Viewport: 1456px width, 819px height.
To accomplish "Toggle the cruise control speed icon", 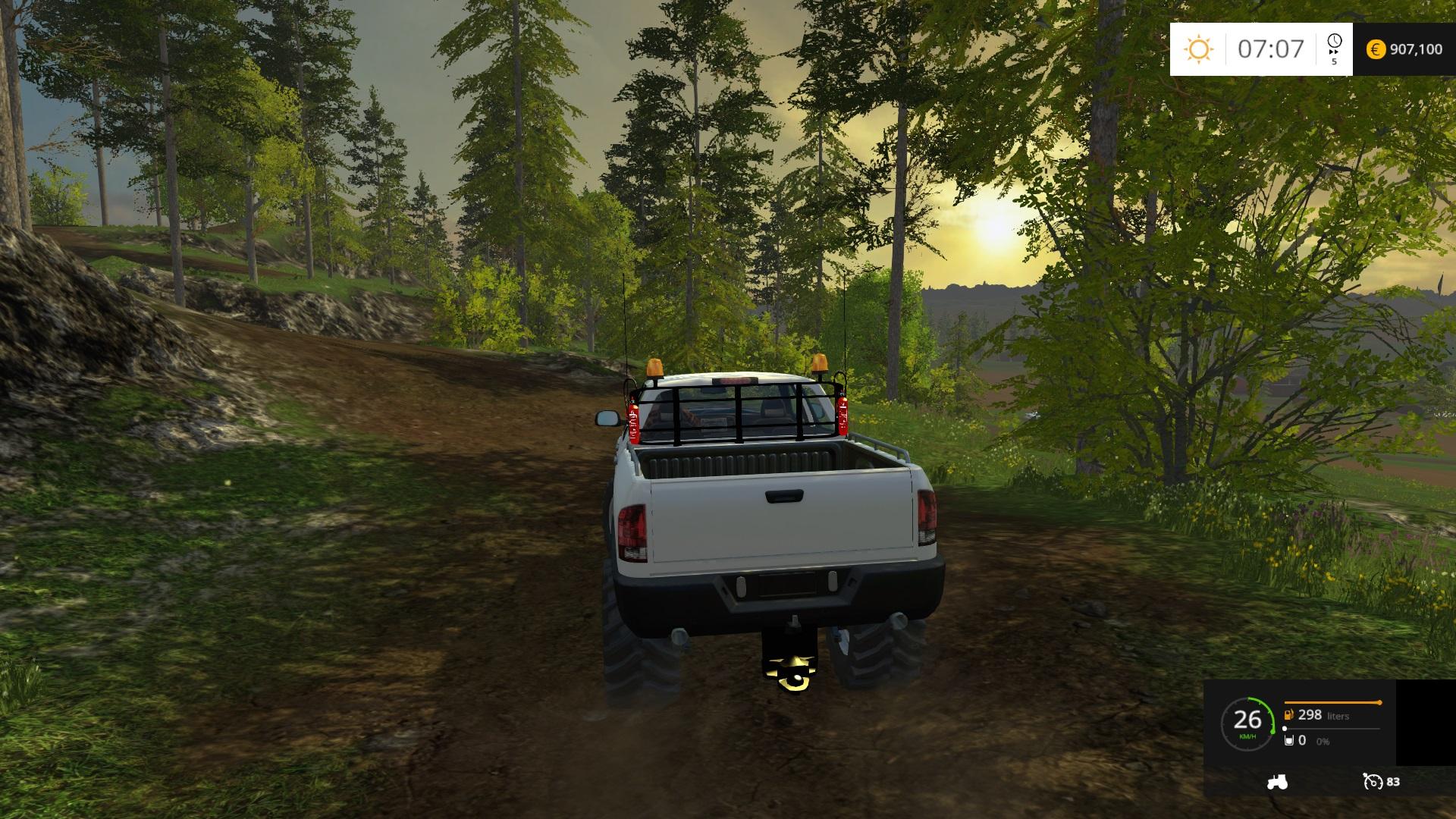I will click(1373, 782).
